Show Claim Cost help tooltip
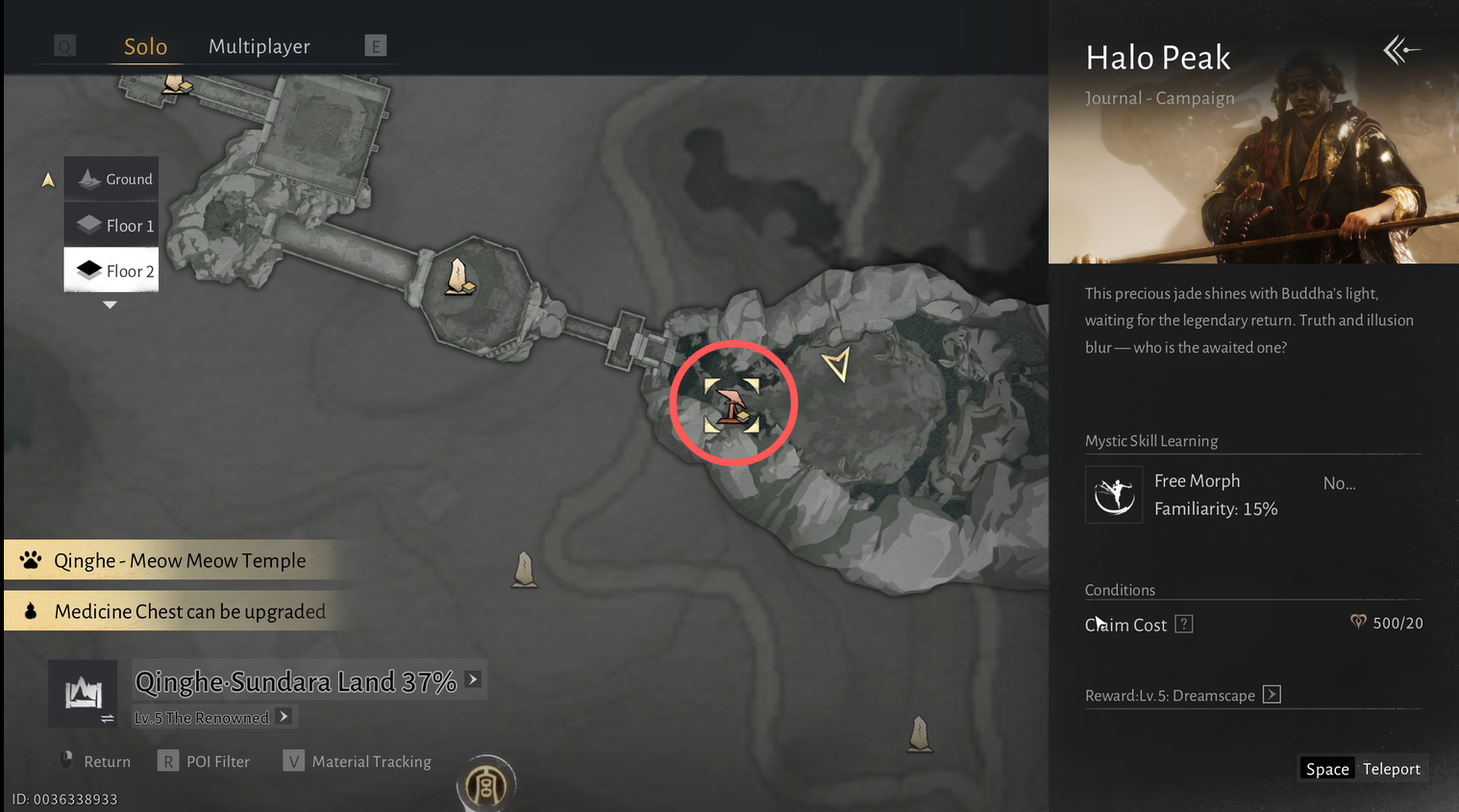1459x812 pixels. click(1184, 625)
